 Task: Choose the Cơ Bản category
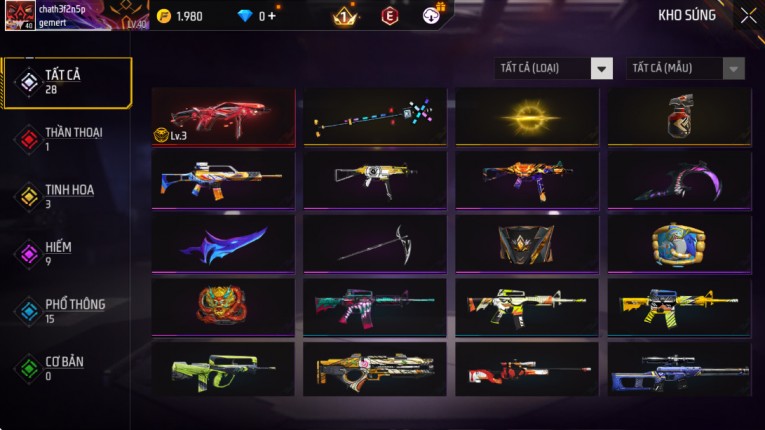tap(62, 368)
